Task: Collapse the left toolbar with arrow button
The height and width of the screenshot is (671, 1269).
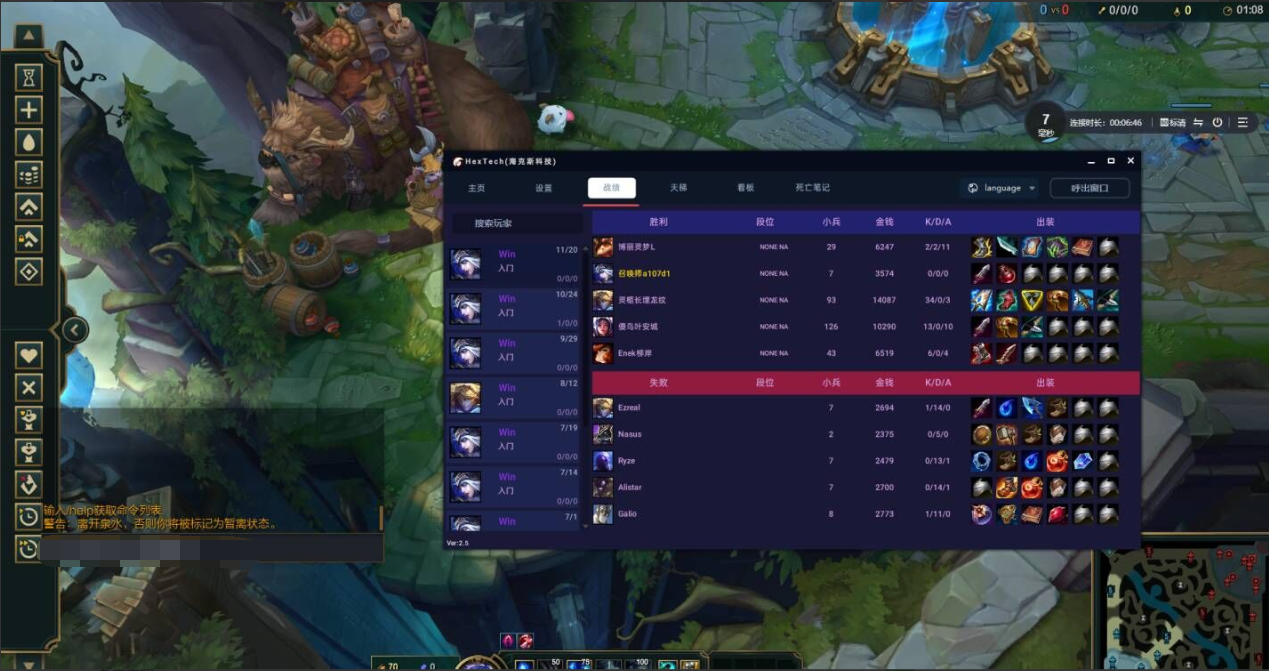Action: coord(74,330)
